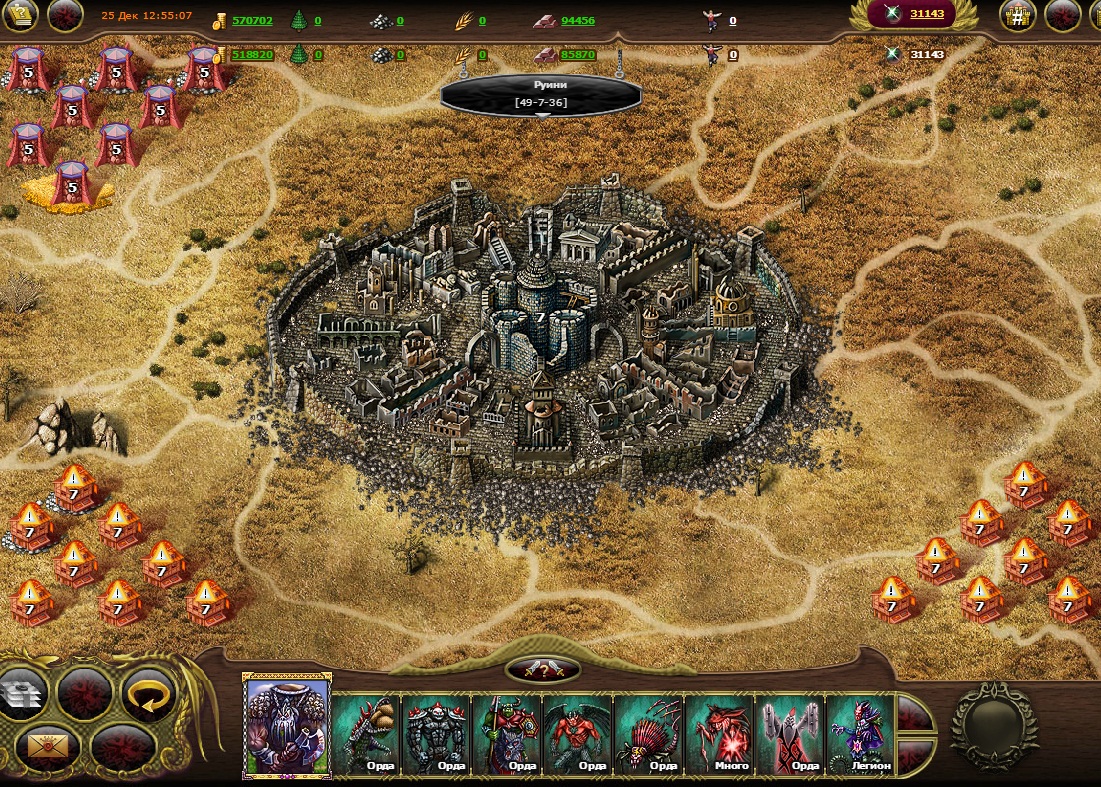Screen dimensions: 1101x787
Task: Select the red dragon unit labeled Много
Action: click(x=720, y=735)
